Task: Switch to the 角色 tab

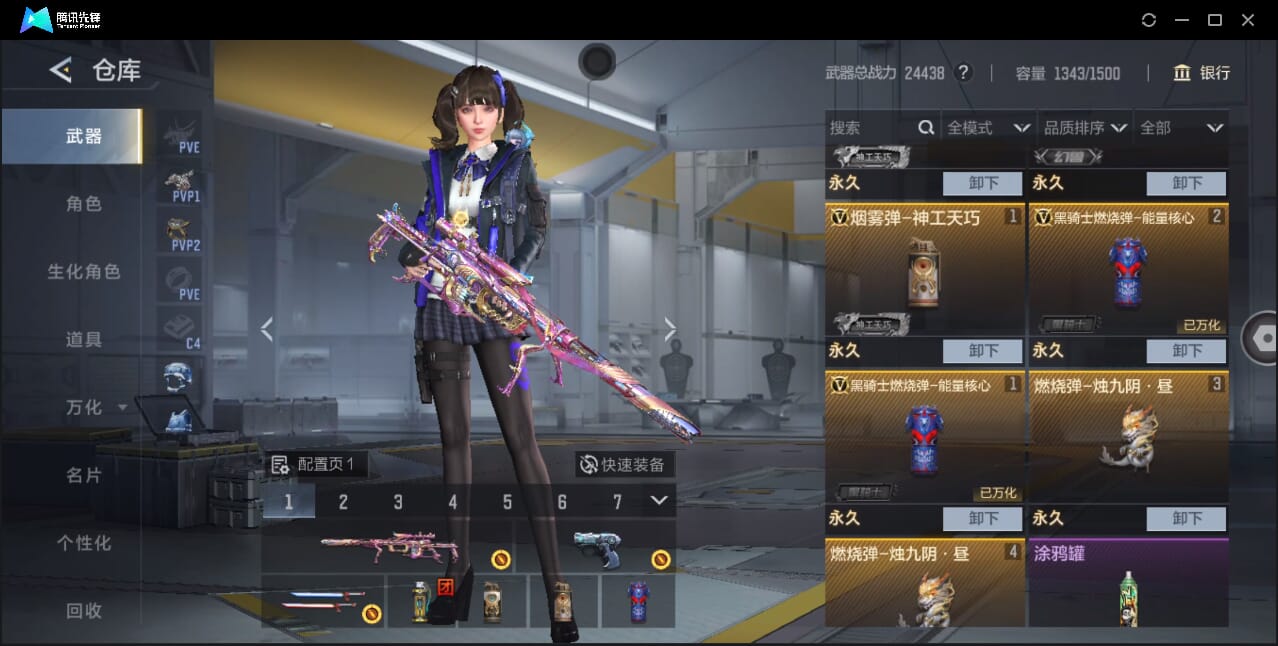Action: [x=84, y=204]
